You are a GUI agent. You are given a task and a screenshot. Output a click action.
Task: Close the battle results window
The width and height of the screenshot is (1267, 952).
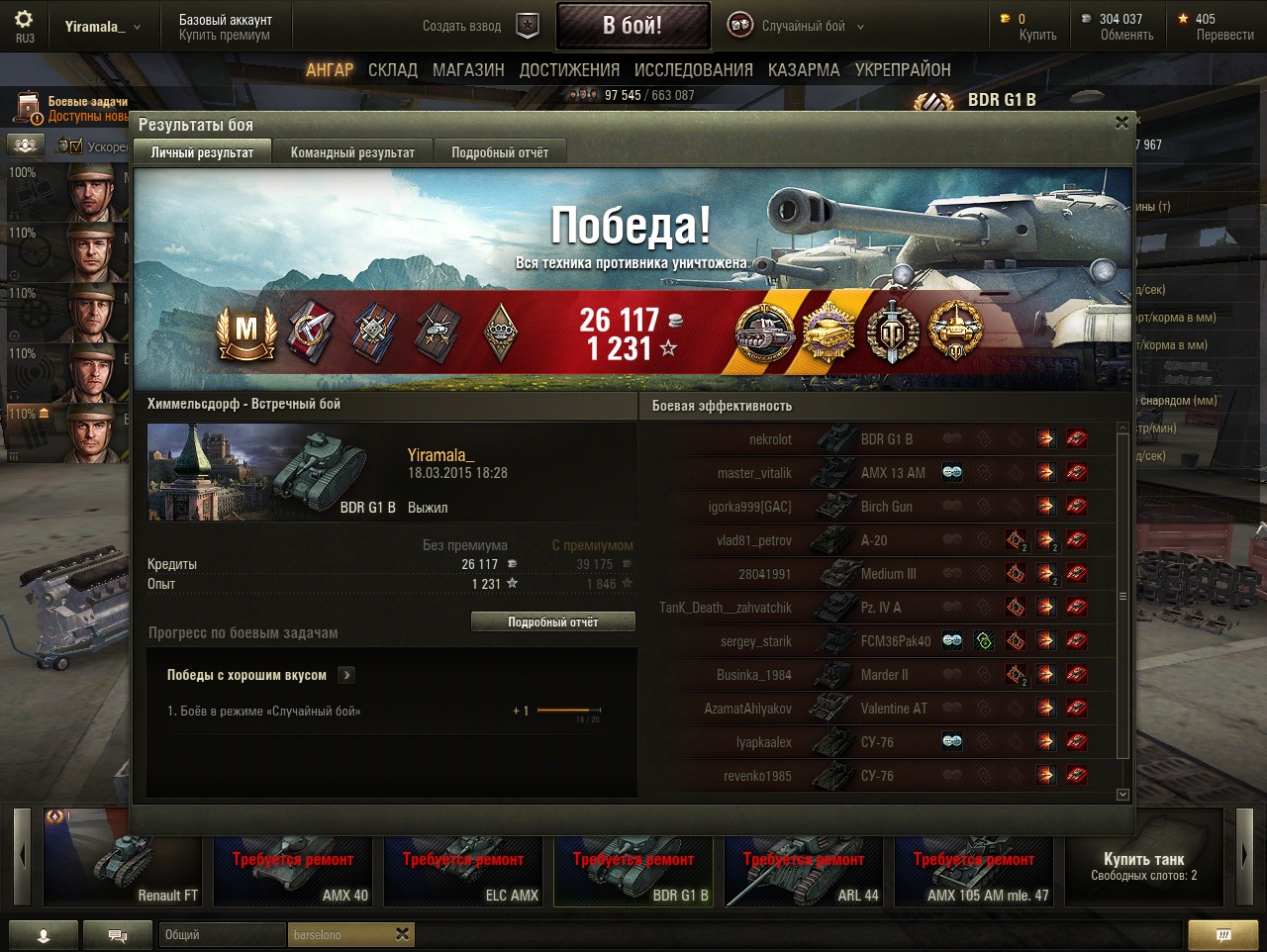1121,123
